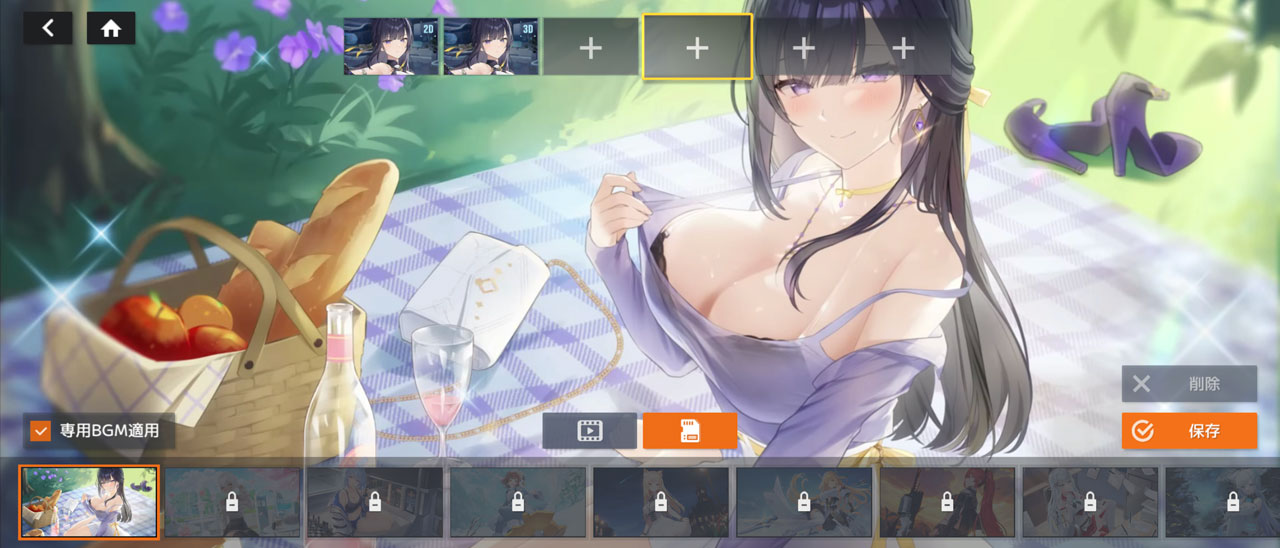1280x548 pixels.
Task: Toggle the 専用BGM適用 checkbox
Action: coord(41,431)
